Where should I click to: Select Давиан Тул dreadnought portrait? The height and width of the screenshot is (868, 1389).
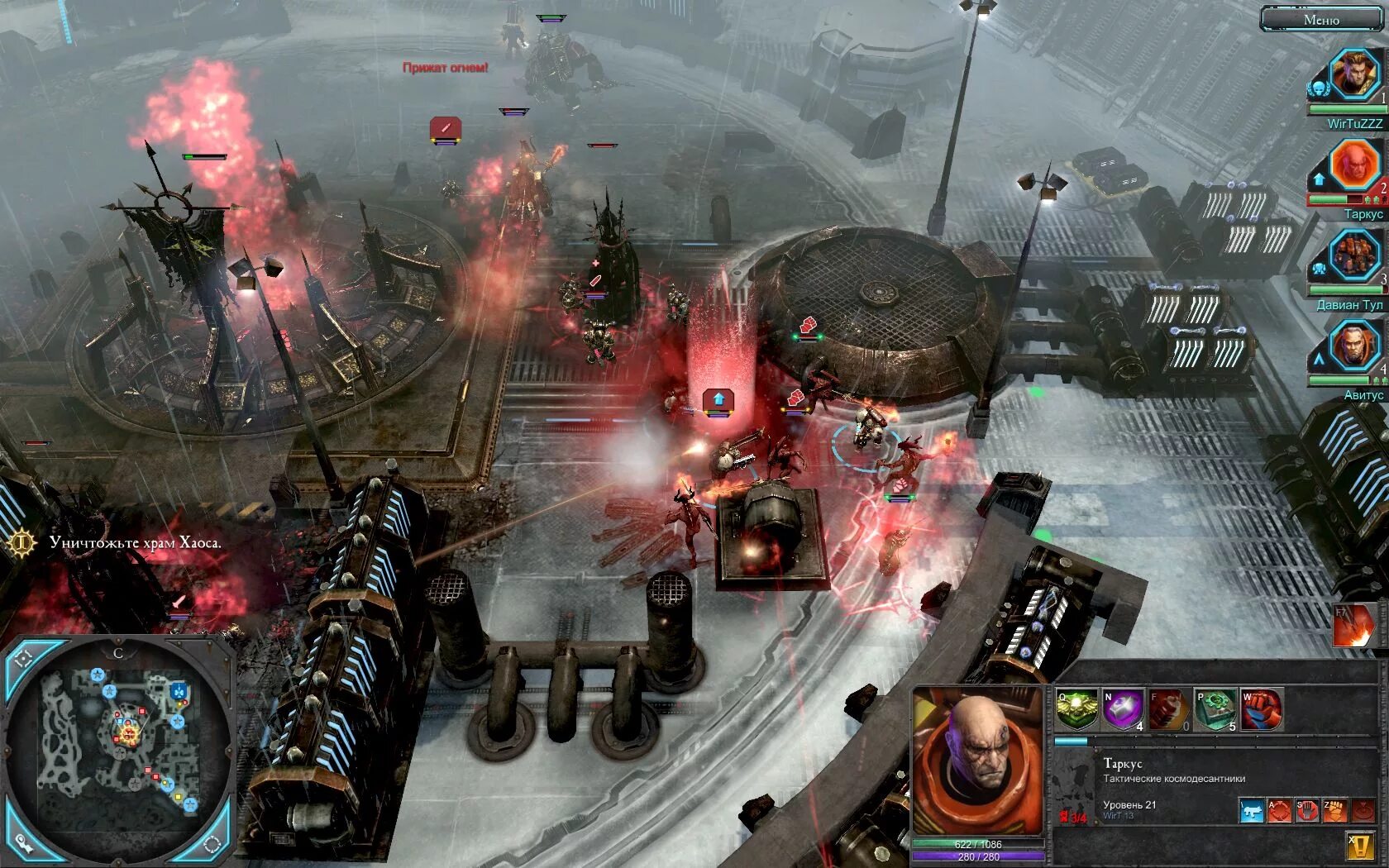tap(1355, 256)
